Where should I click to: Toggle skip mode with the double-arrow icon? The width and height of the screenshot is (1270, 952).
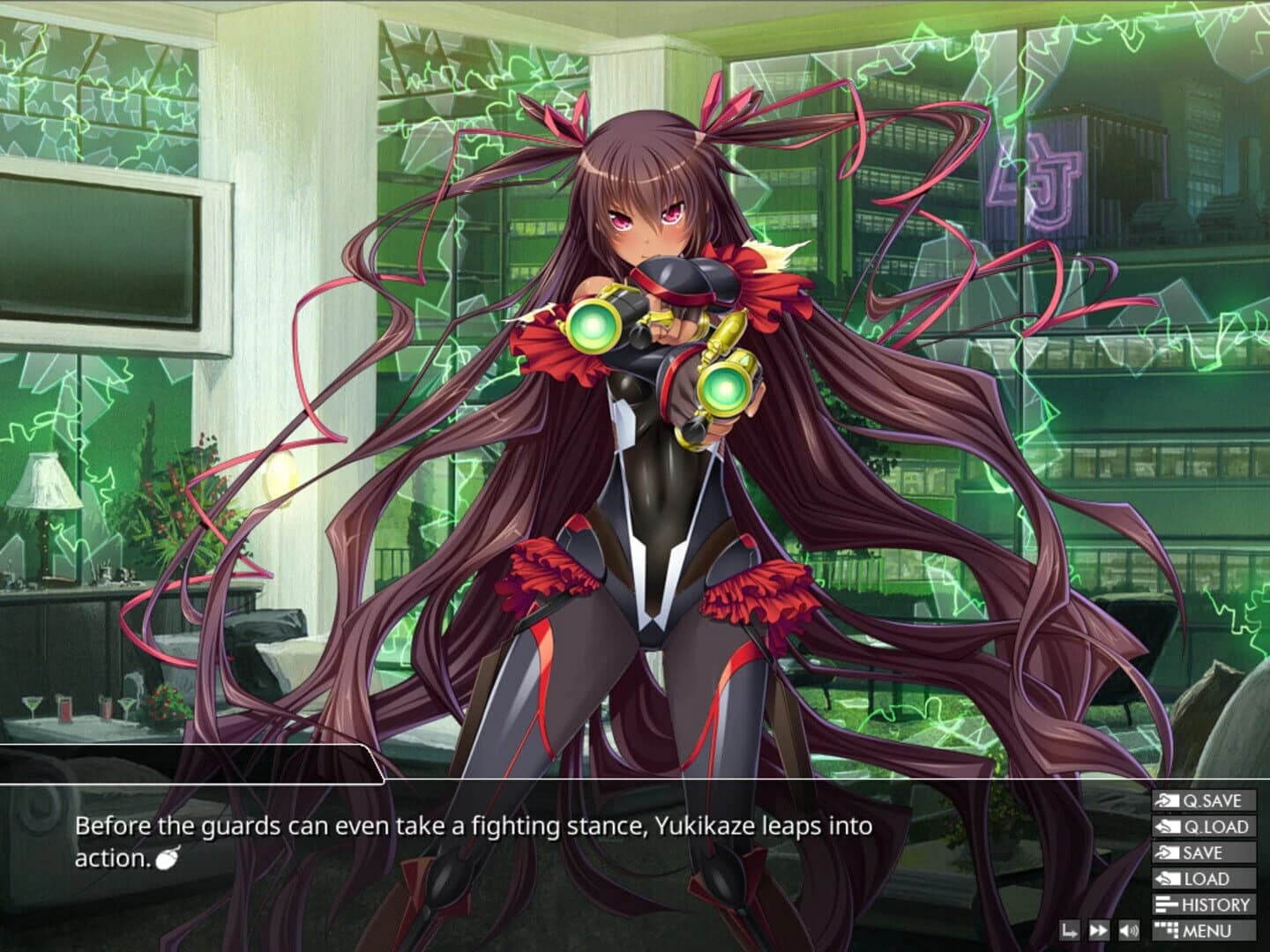1098,930
